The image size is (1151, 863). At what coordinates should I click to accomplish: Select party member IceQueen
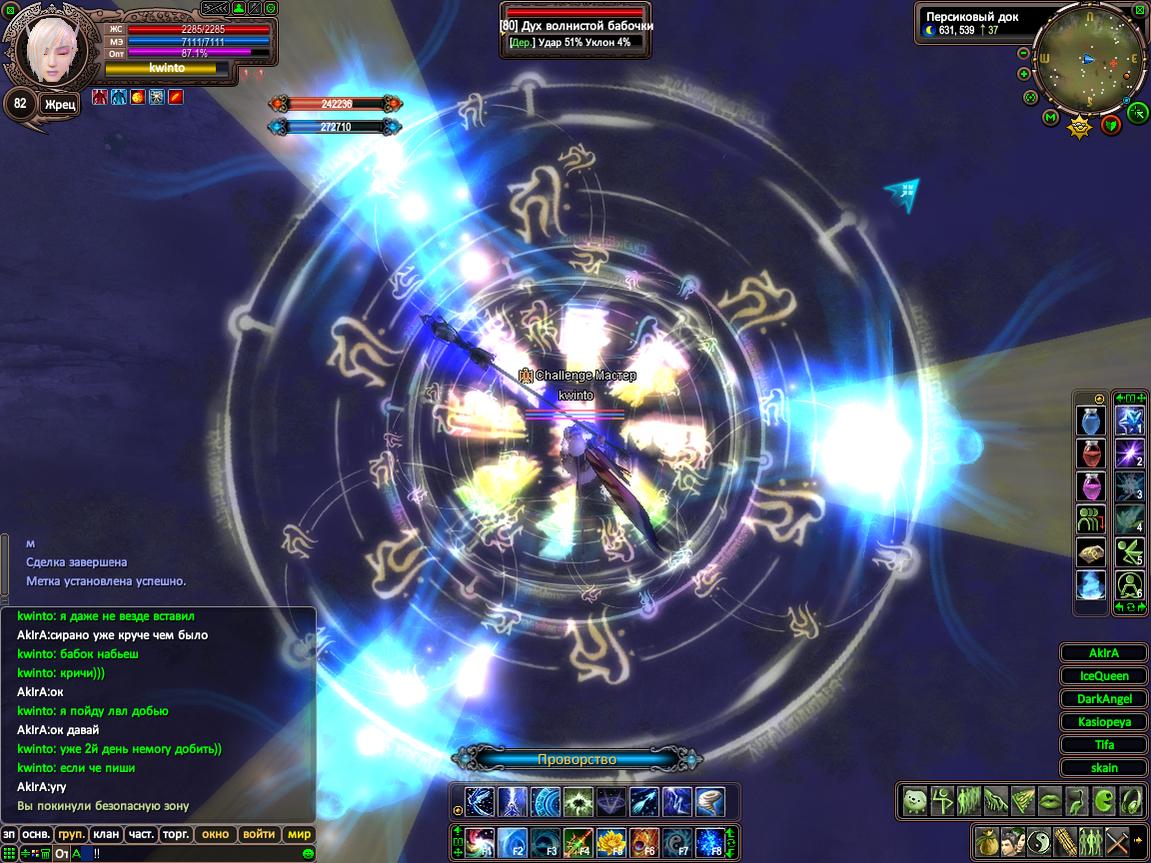1104,676
